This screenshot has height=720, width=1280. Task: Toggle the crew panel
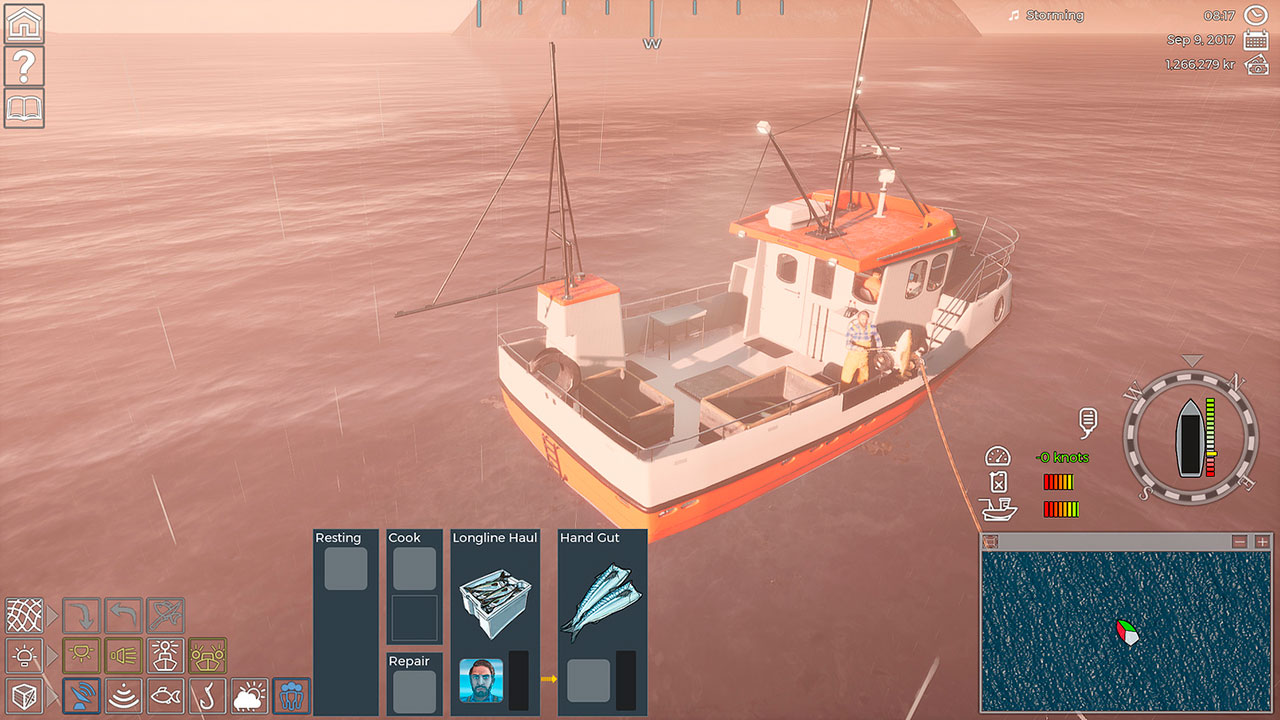[292, 695]
